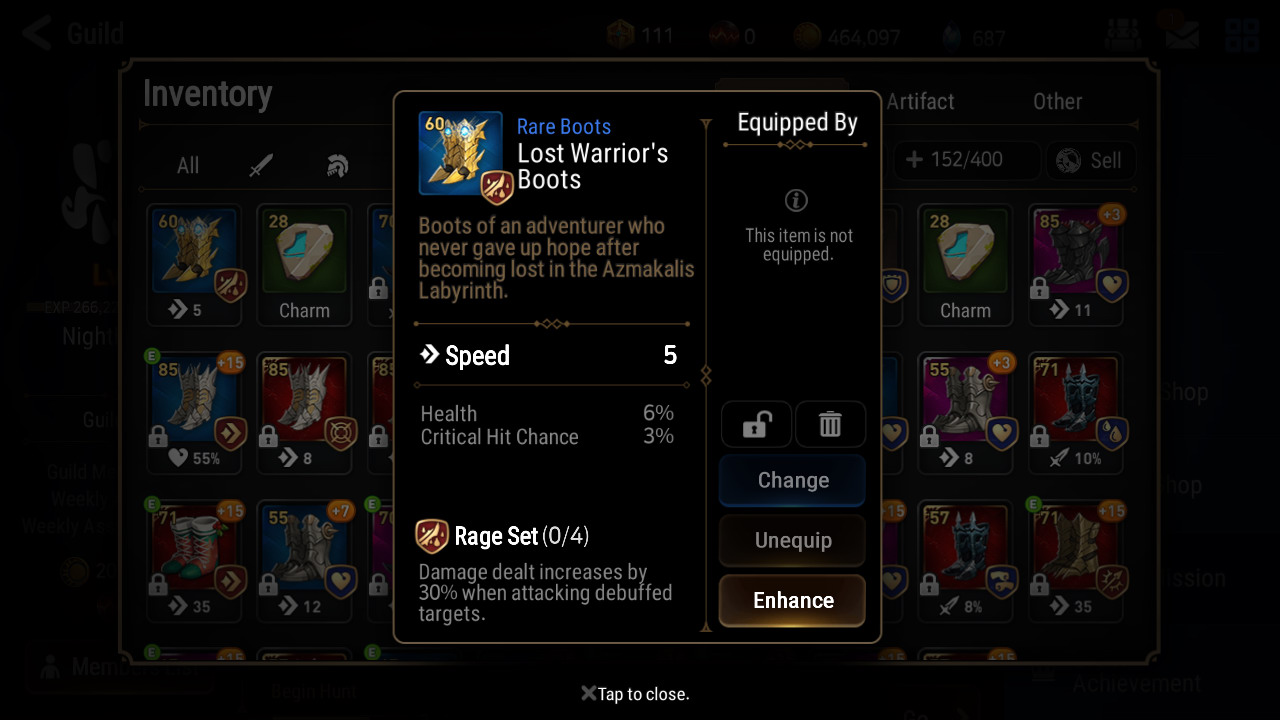Click the Unequip button

792,540
